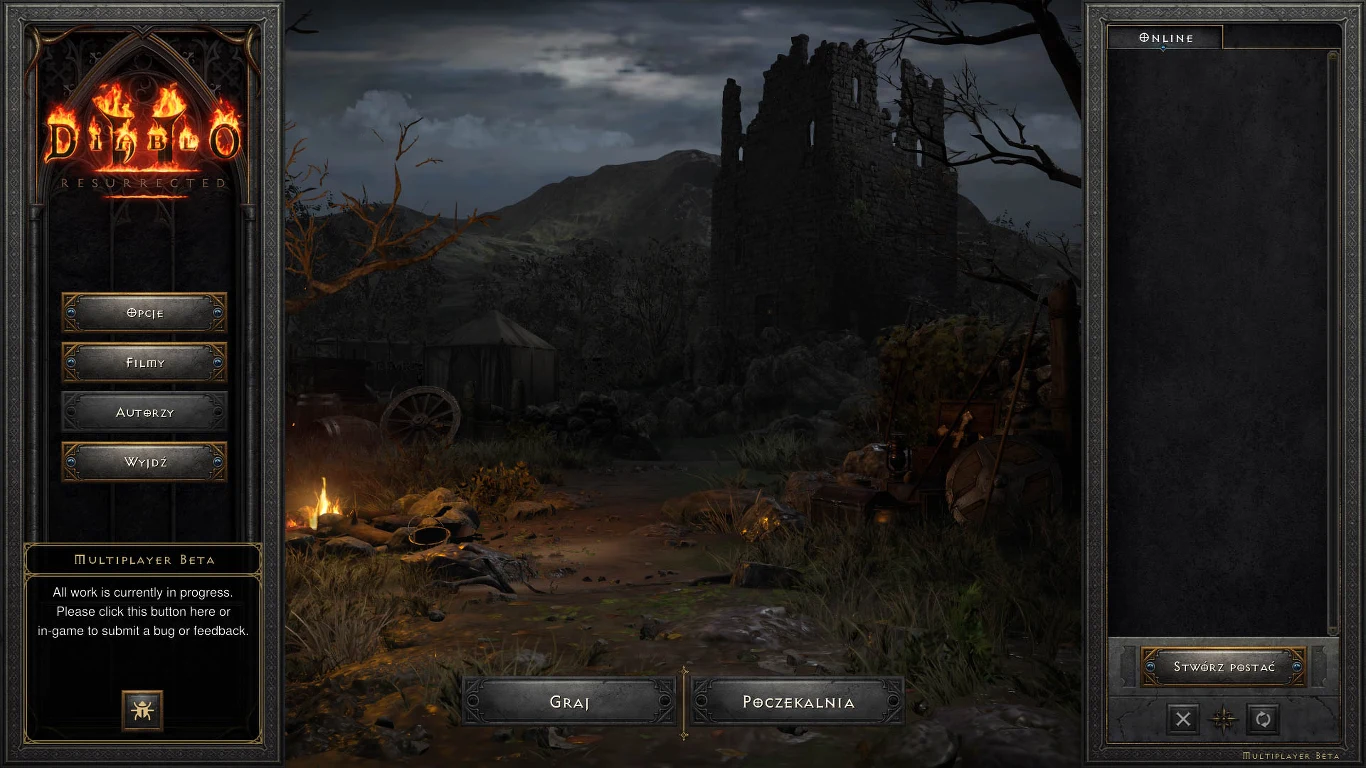Click the X delete character button
Viewport: 1366px width, 768px height.
[1183, 718]
